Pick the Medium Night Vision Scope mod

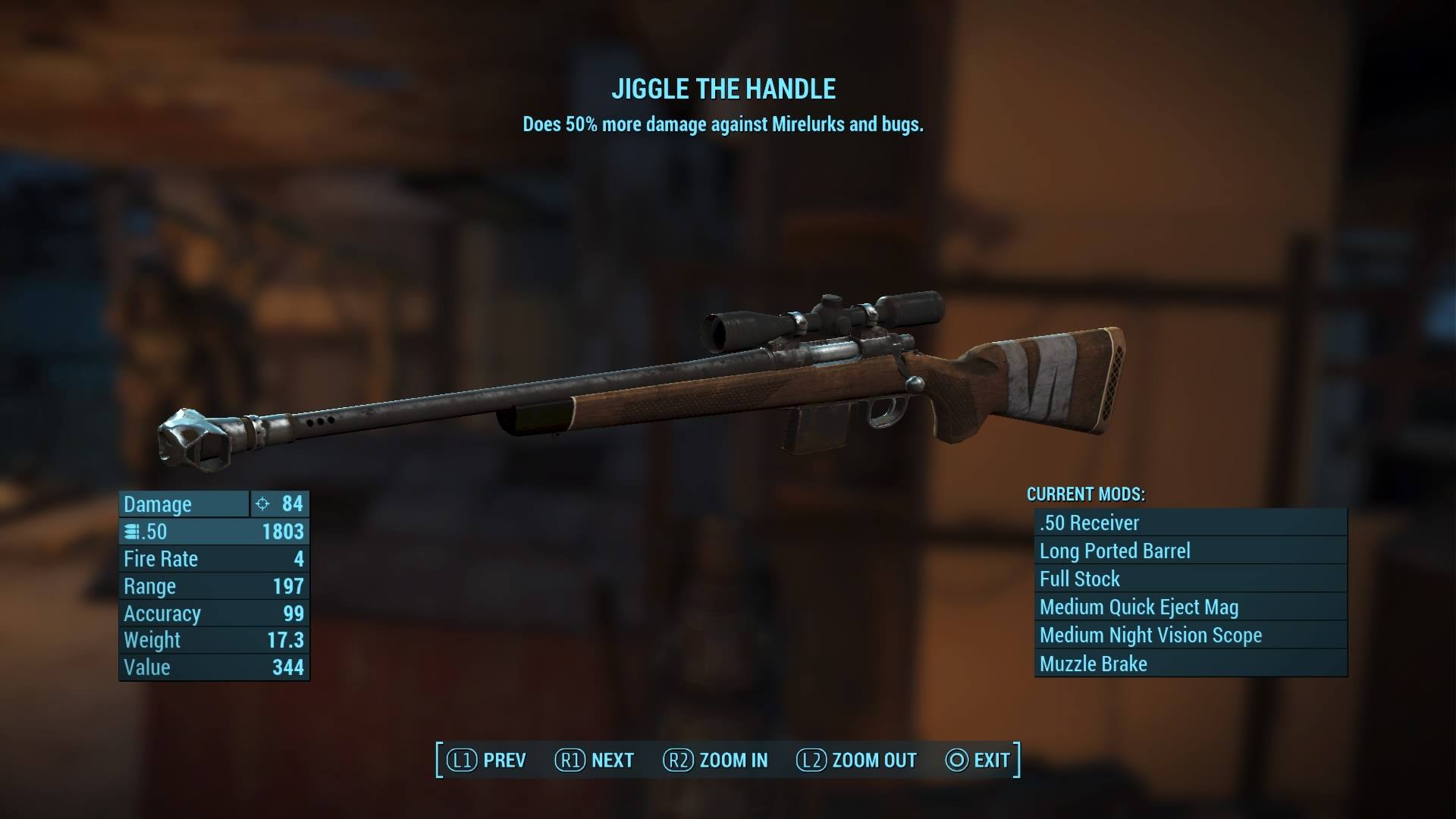tap(1189, 635)
